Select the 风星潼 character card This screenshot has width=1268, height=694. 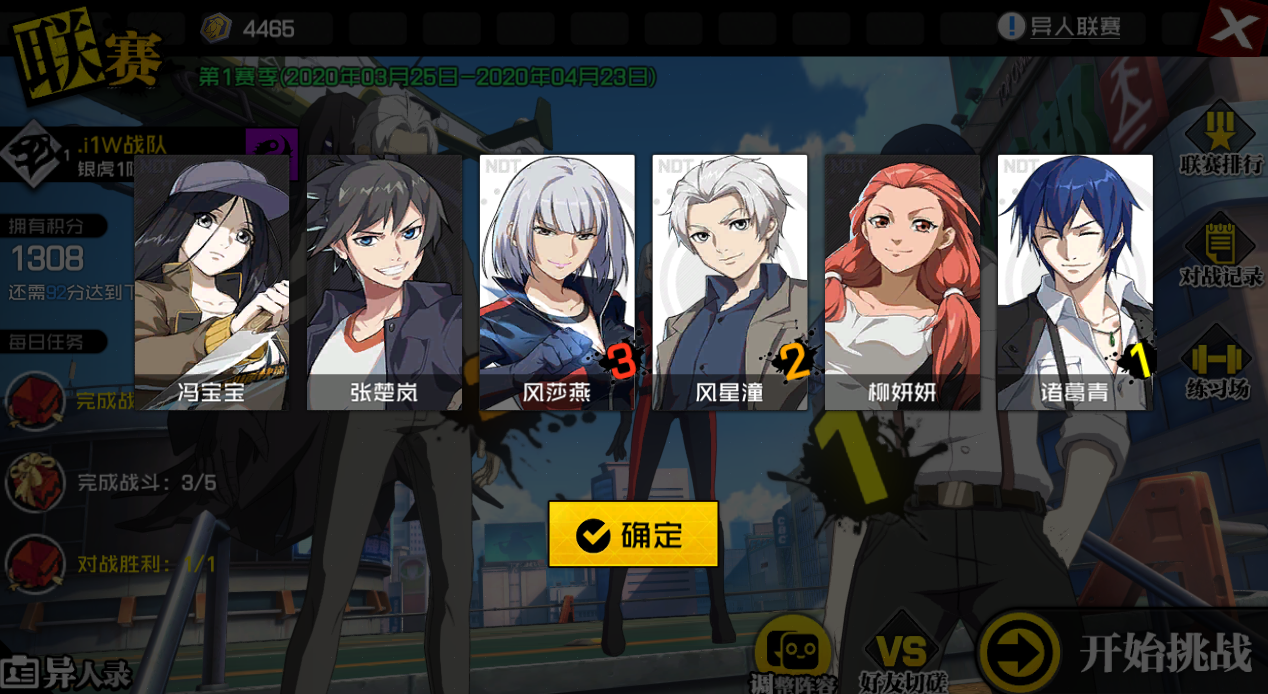point(729,282)
